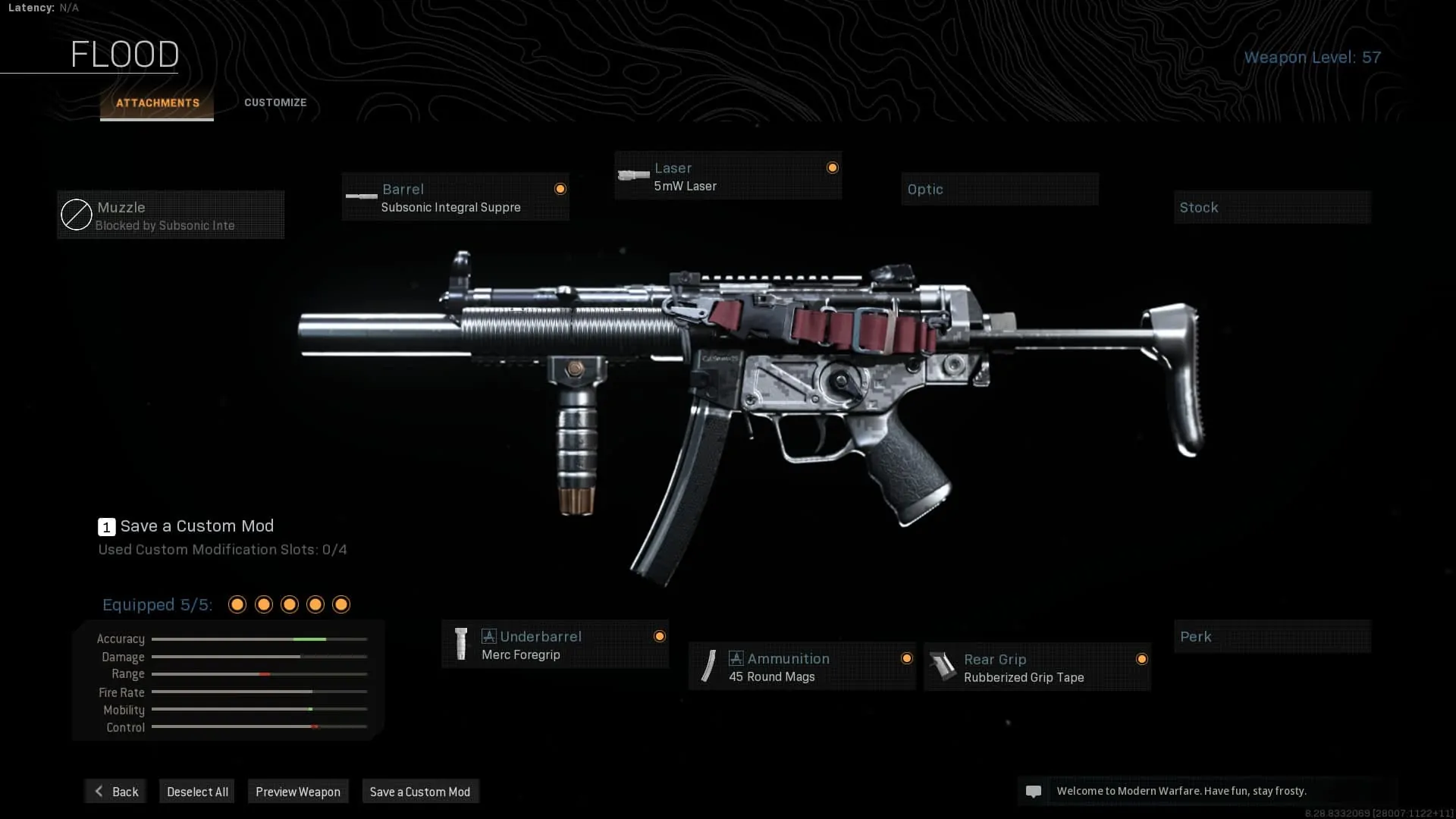This screenshot has height=819, width=1456.
Task: Select the 45 Round Mags magazine icon
Action: [x=708, y=666]
